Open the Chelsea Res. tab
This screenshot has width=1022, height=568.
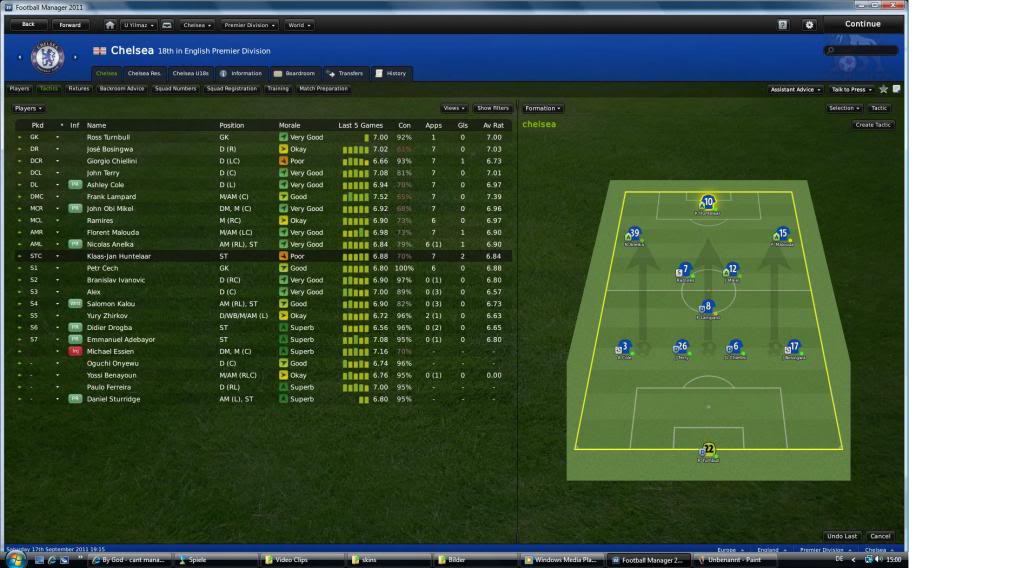pos(144,73)
